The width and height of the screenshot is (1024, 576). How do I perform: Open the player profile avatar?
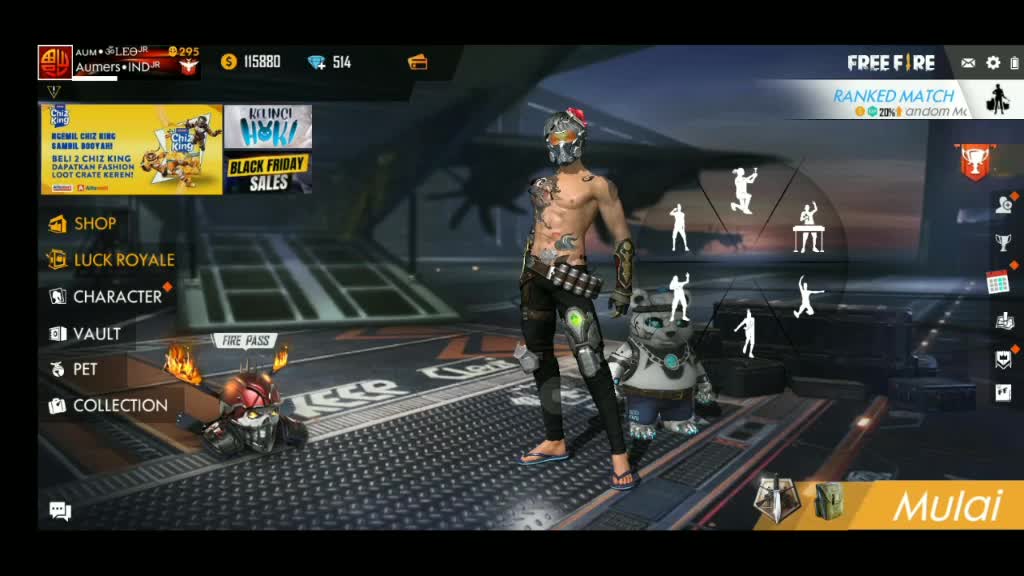[54, 62]
